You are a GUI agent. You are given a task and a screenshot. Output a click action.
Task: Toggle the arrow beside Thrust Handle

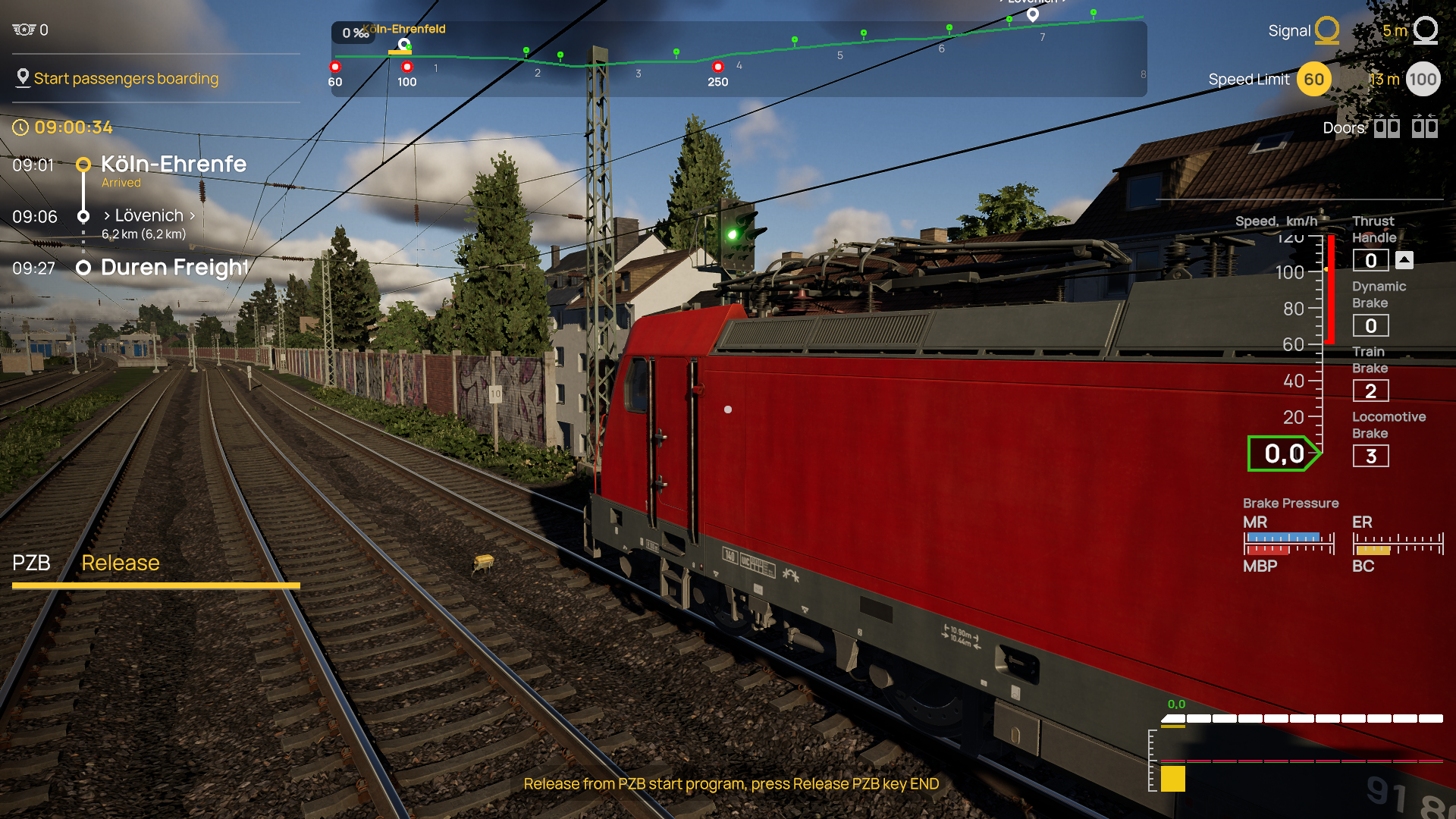click(1404, 260)
